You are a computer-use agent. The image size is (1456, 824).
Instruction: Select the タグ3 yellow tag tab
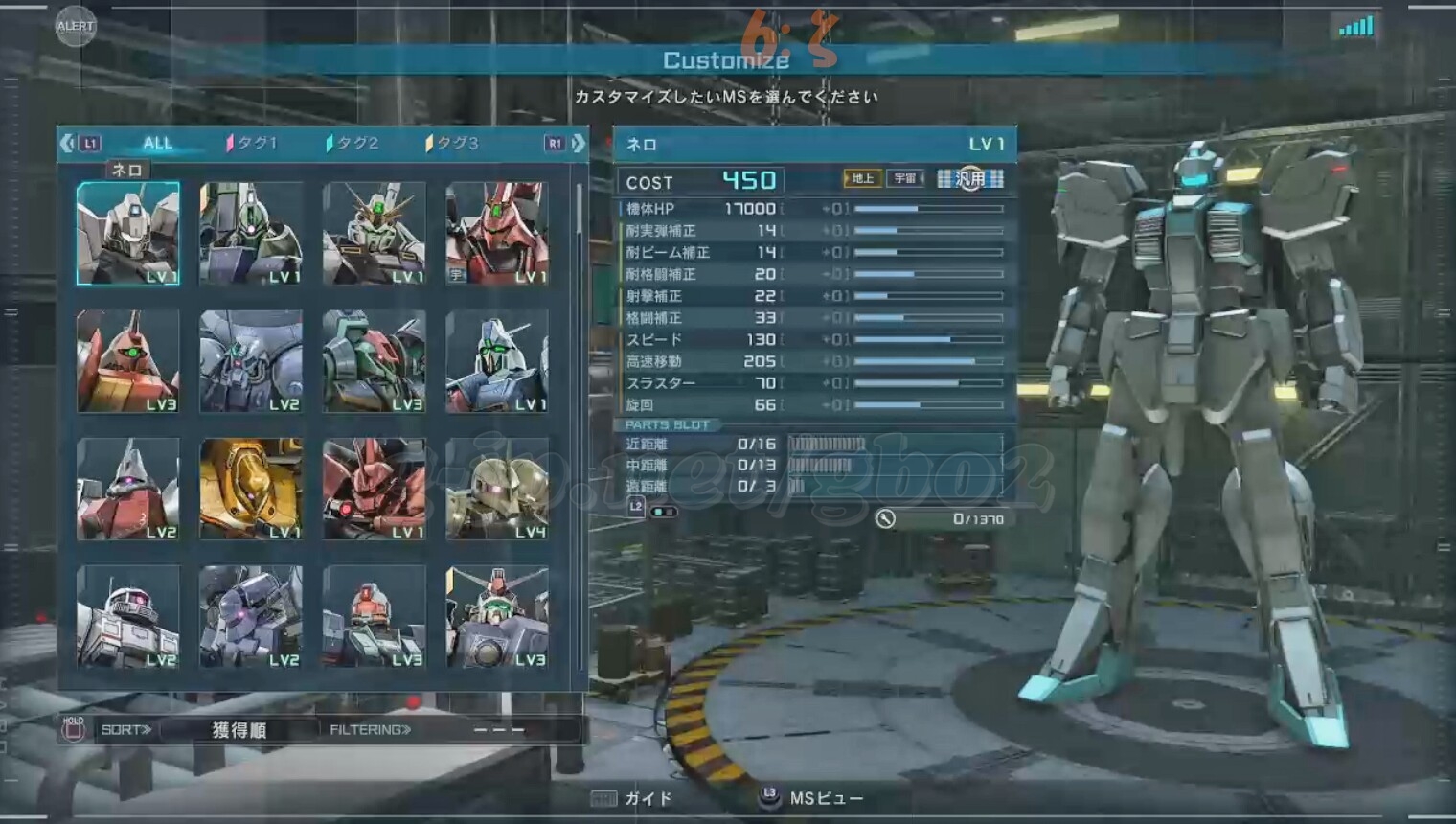452,143
